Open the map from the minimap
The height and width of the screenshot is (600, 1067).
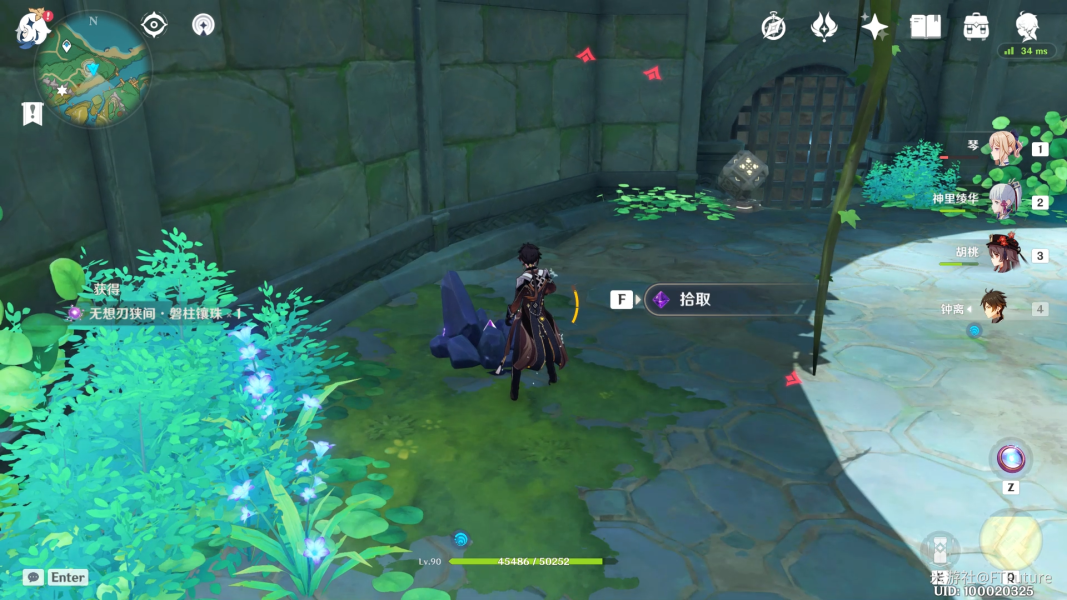click(x=93, y=70)
